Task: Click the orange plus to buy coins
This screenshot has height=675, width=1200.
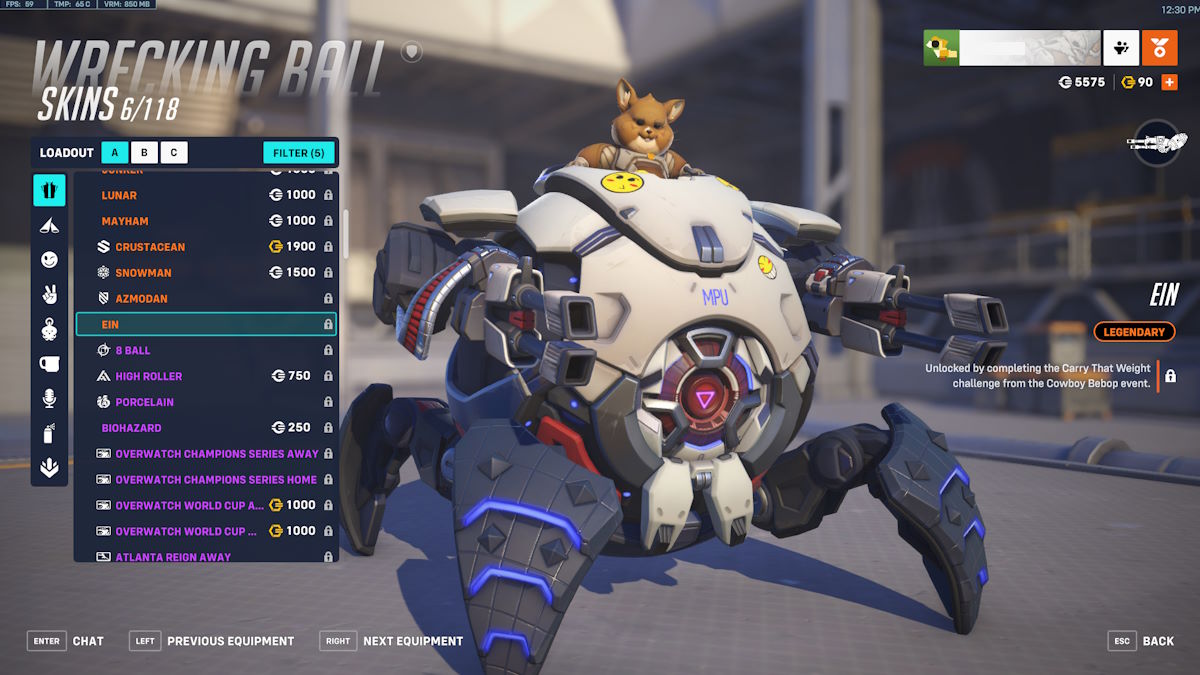Action: click(1169, 82)
